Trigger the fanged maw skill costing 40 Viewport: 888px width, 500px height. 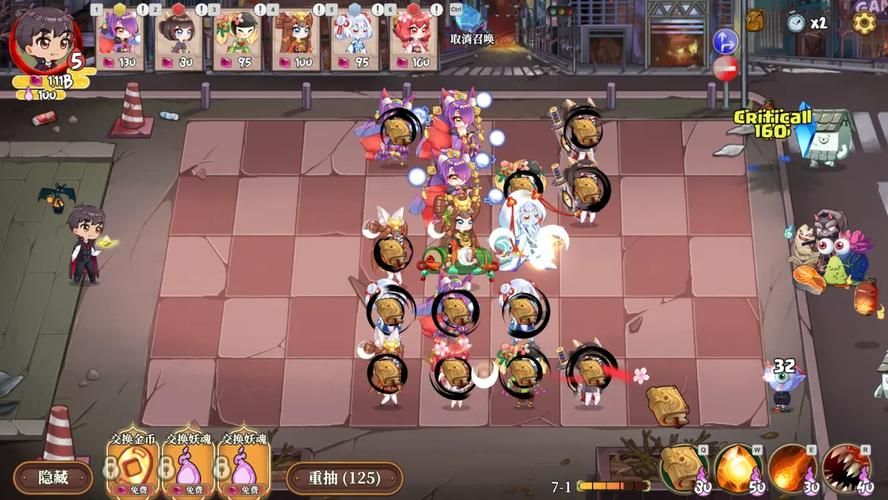click(846, 467)
